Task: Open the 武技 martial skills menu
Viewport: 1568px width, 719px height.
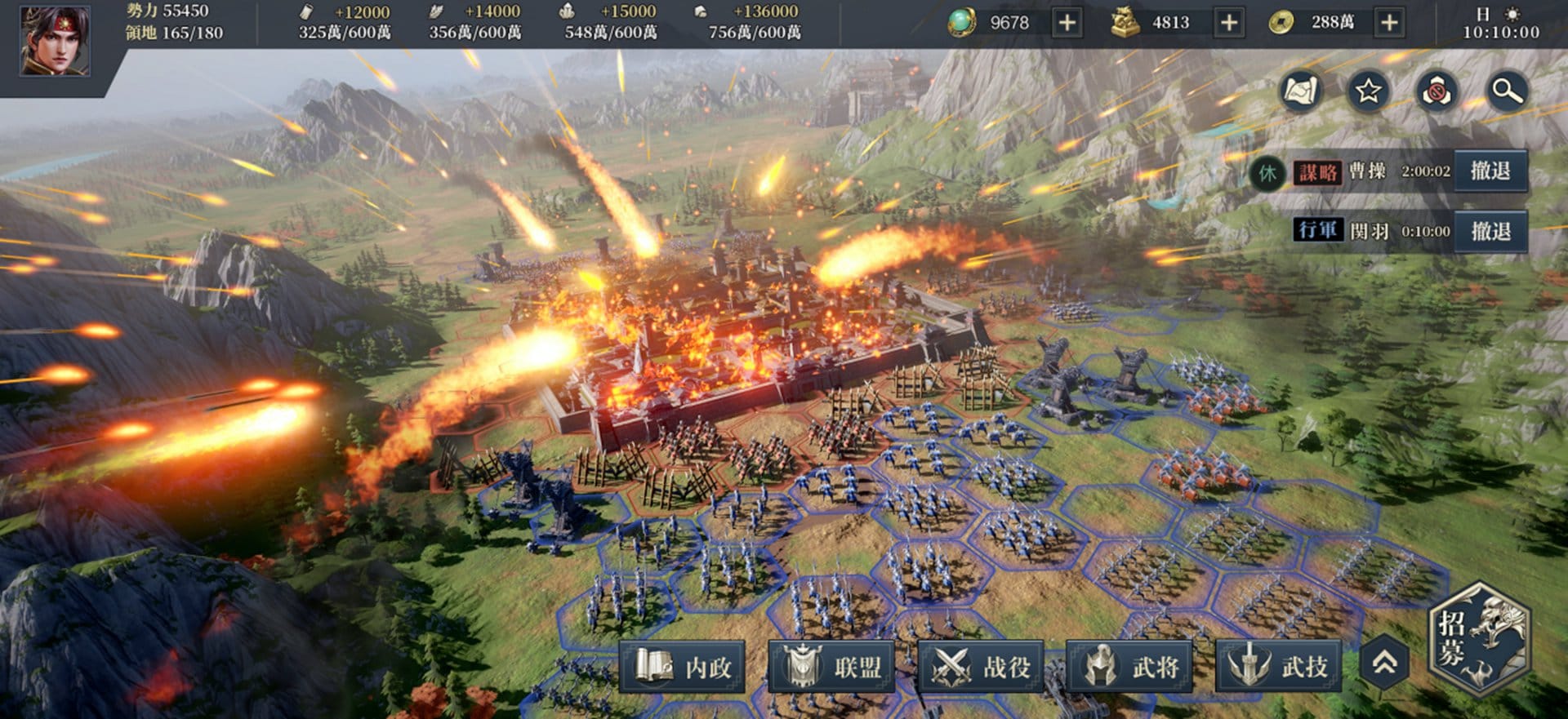Action: tap(1279, 667)
